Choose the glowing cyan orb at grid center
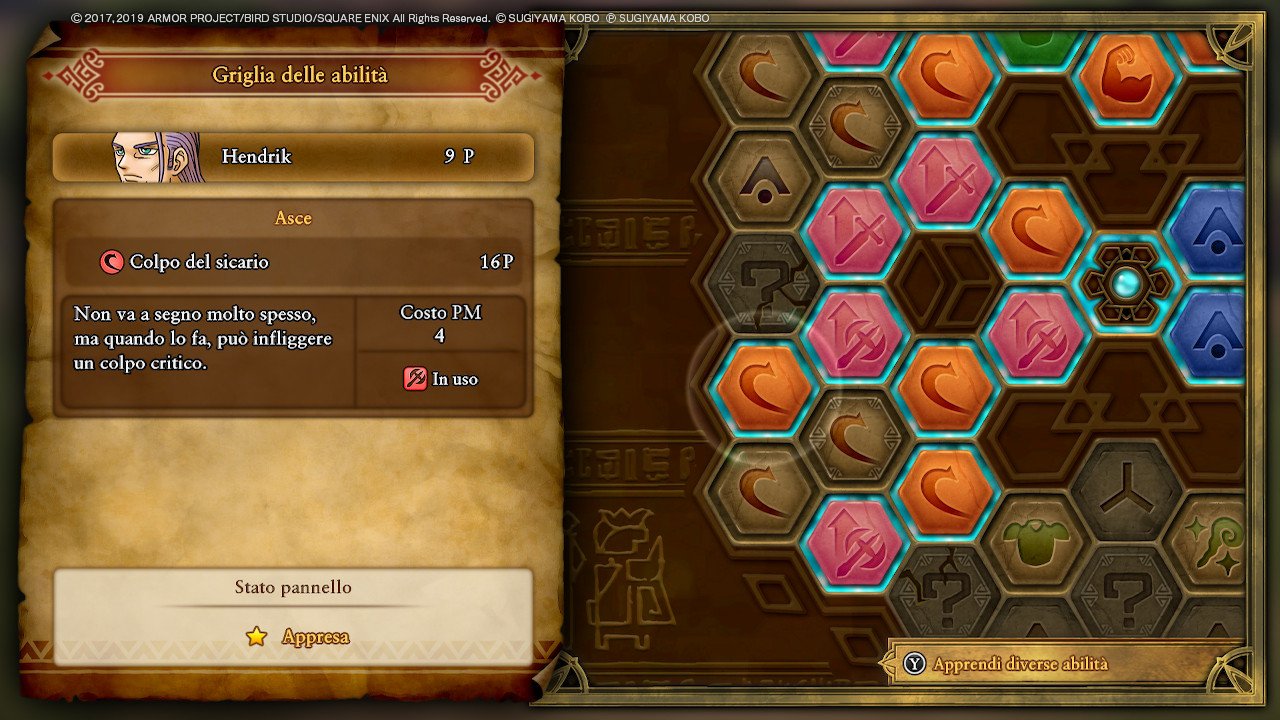1280x720 pixels. tap(1125, 284)
